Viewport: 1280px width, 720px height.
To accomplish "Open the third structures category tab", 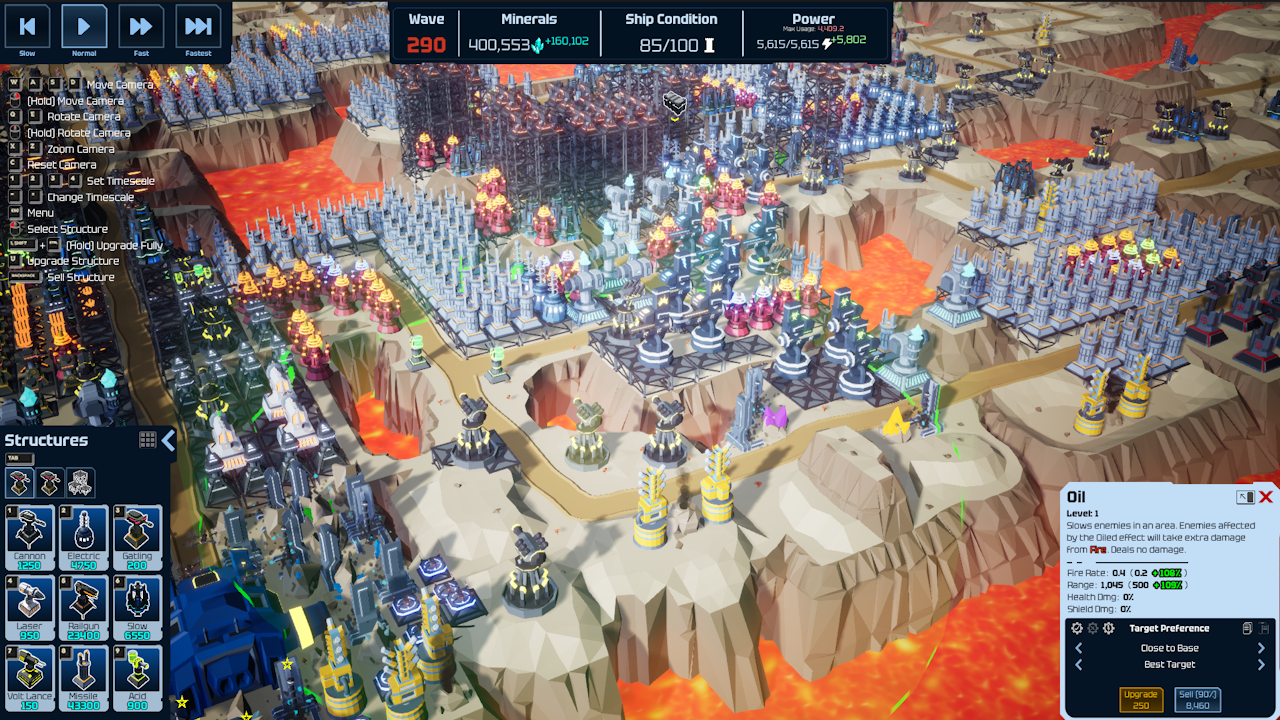I will [80, 483].
